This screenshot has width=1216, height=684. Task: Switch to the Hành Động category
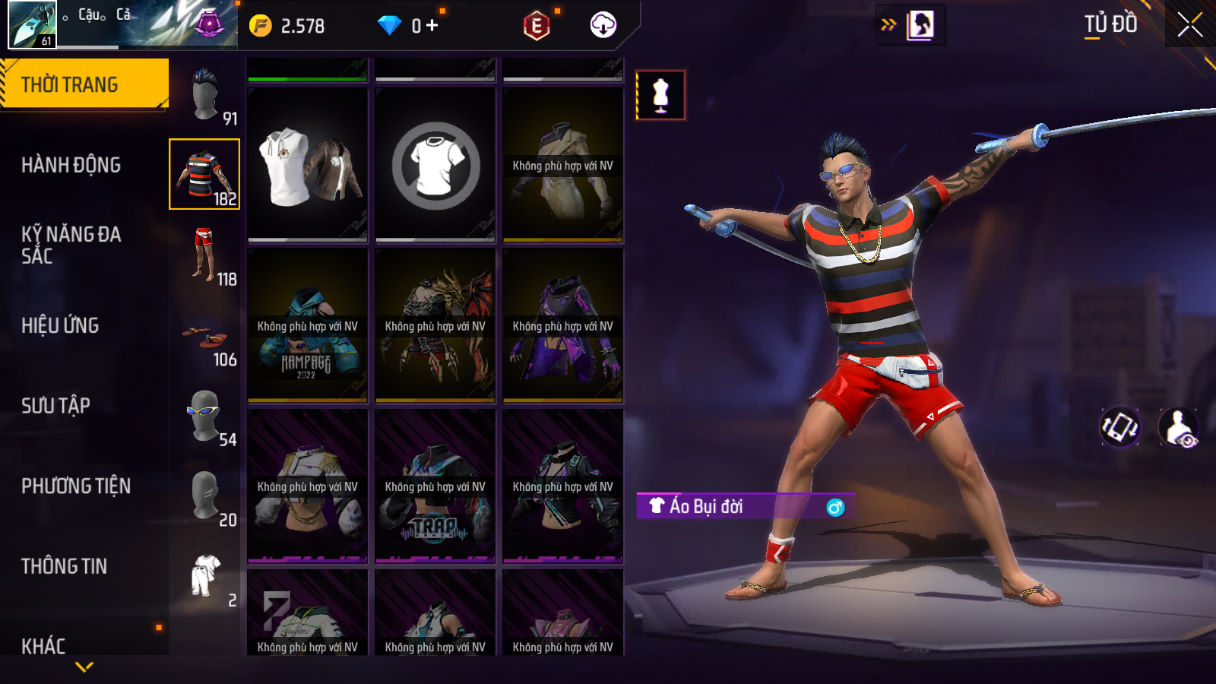(x=71, y=165)
